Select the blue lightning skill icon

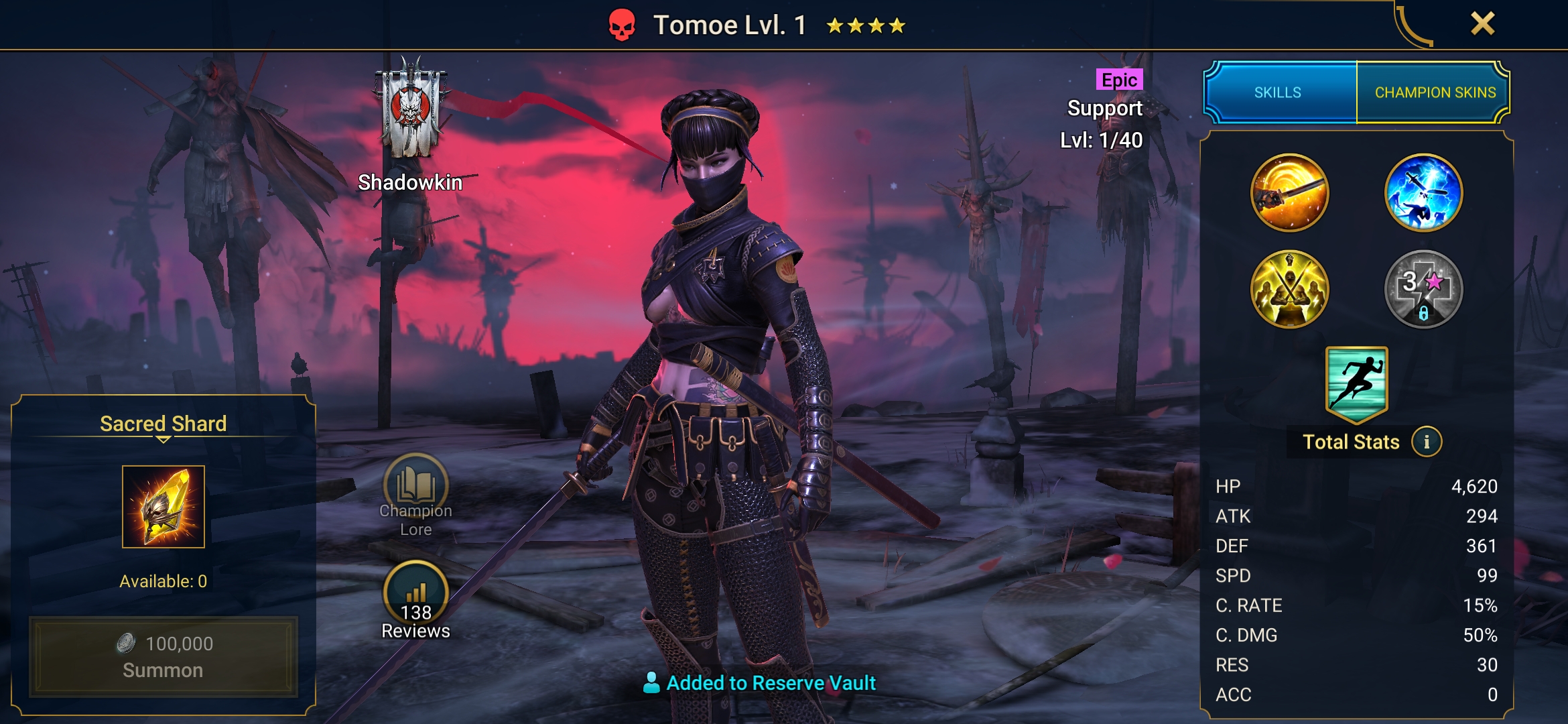click(x=1423, y=193)
